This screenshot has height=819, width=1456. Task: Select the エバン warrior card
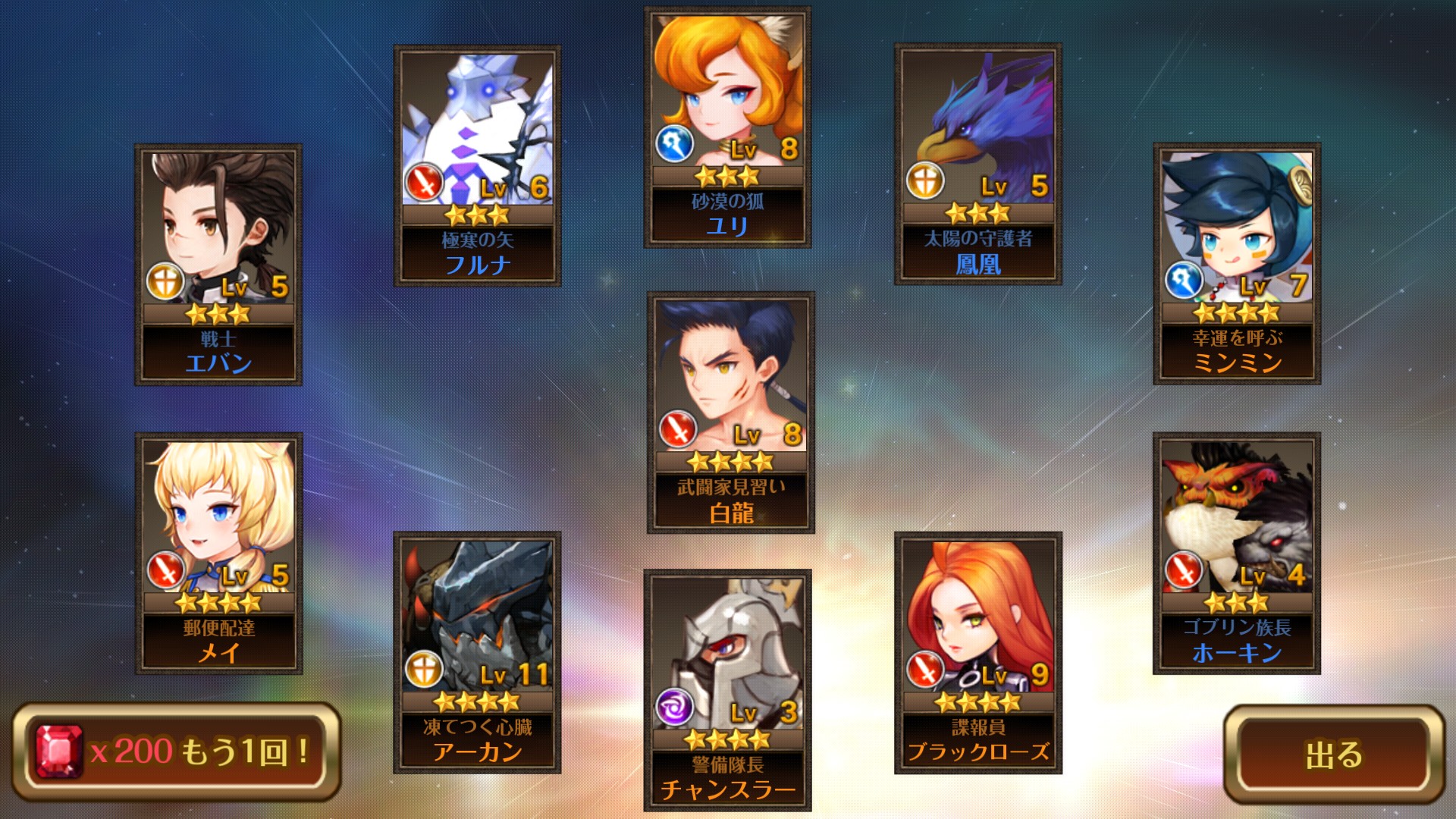tap(218, 265)
